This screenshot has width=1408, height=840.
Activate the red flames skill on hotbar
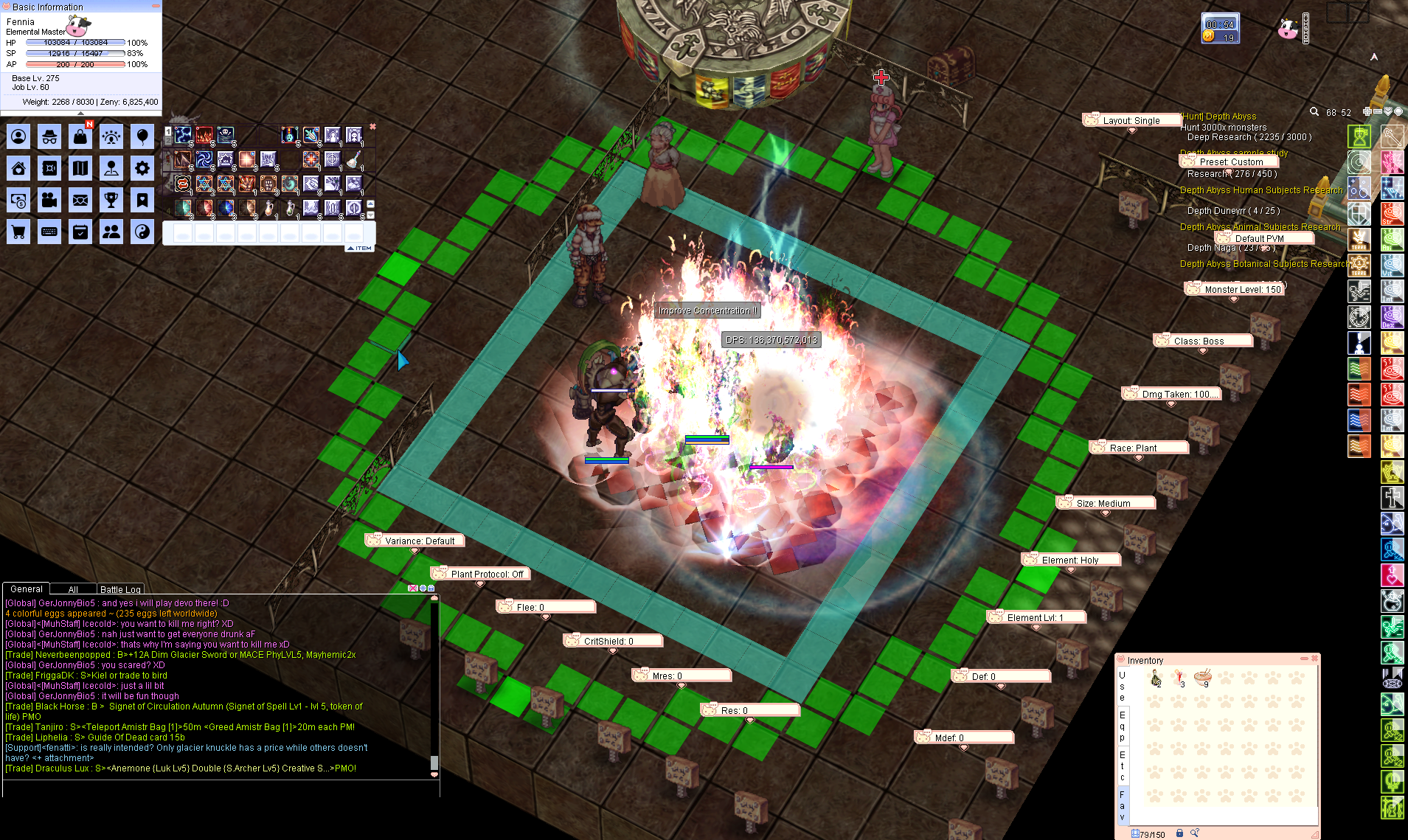point(204,135)
